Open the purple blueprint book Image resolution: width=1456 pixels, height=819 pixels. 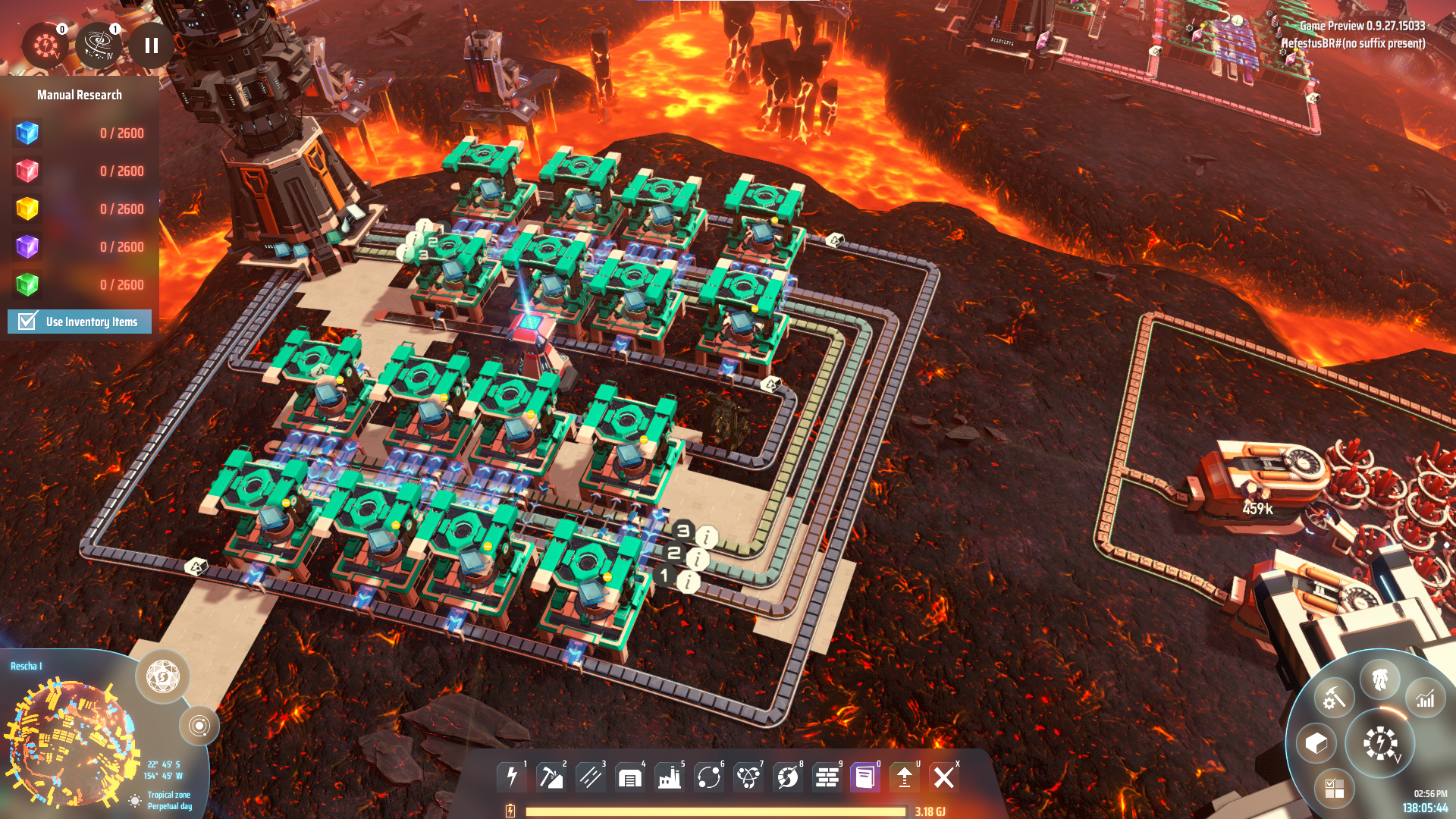(865, 777)
